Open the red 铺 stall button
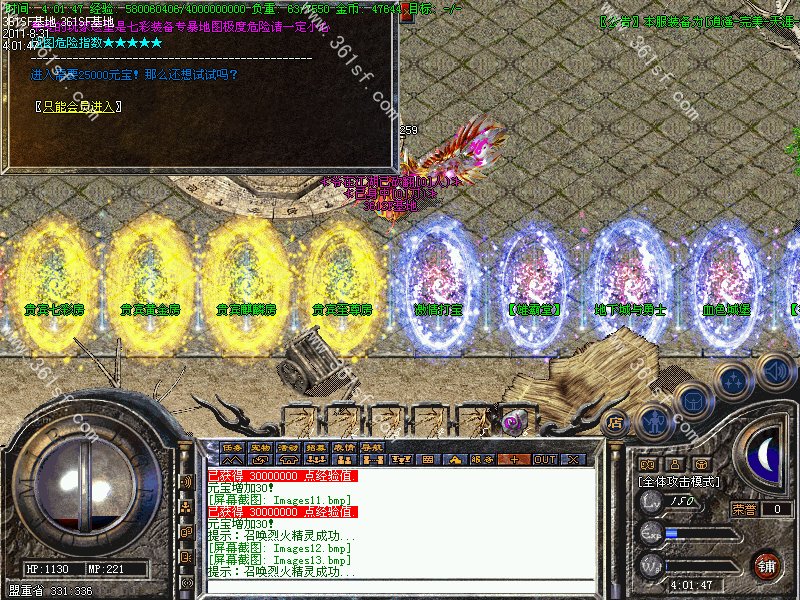Viewport: 800px width, 600px height. 767,565
